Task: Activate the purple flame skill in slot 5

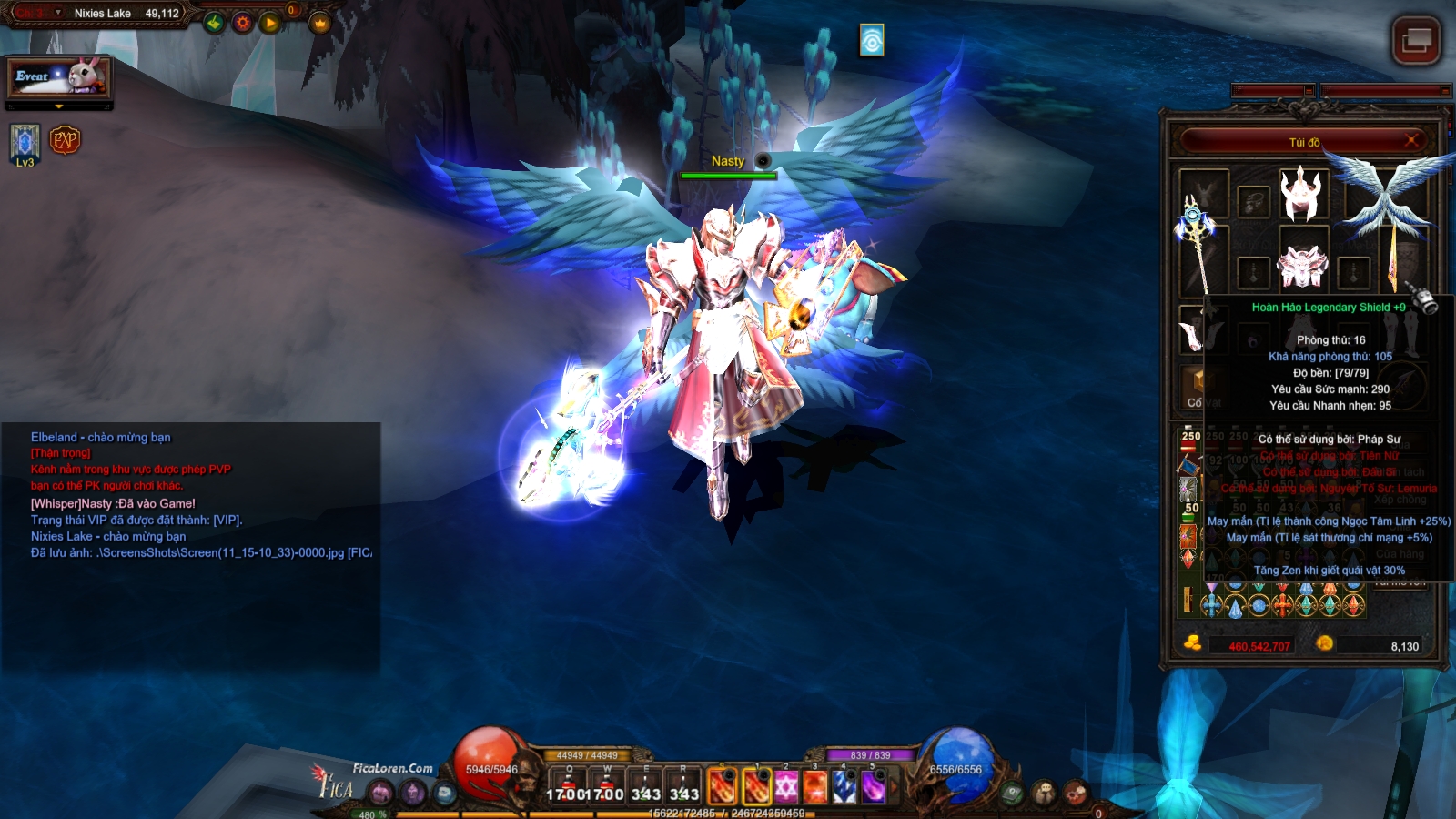Action: pos(874,787)
